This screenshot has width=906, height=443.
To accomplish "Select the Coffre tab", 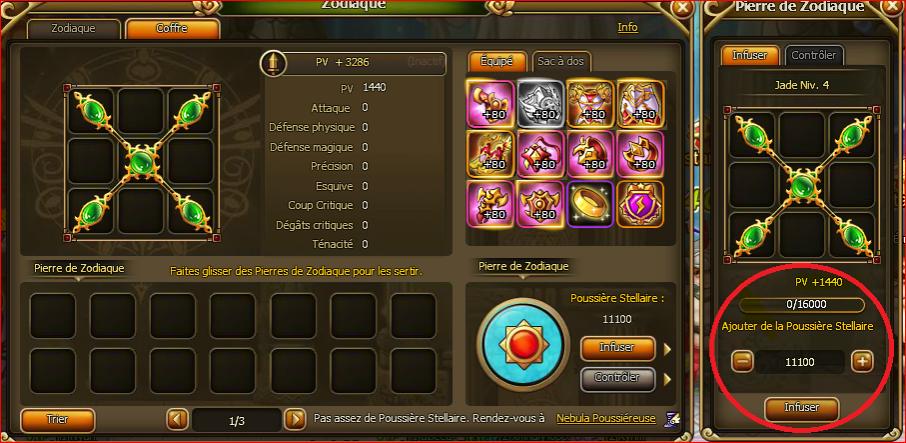I will tap(172, 28).
